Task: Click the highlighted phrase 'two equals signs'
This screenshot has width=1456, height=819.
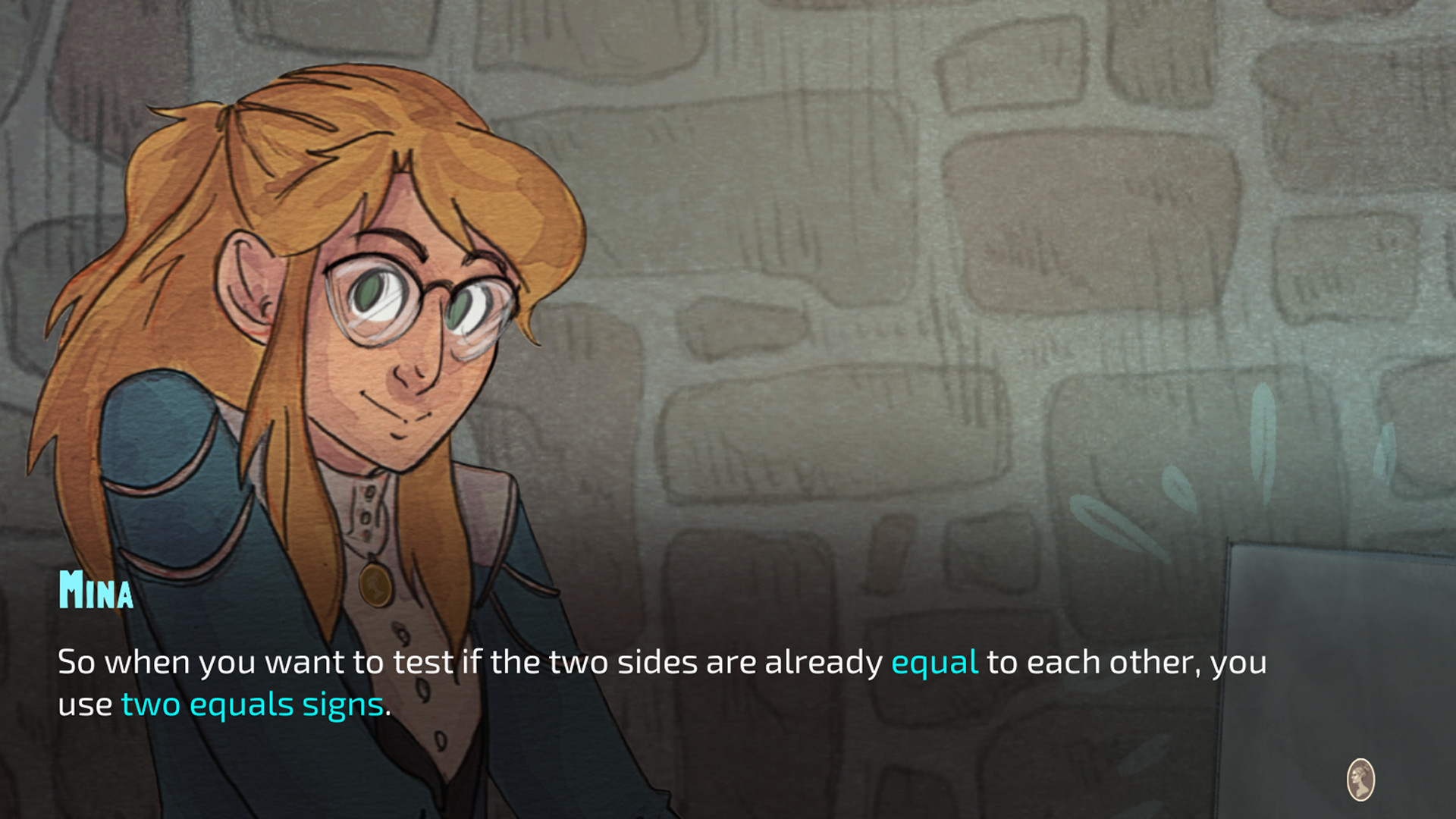Action: 253,704
